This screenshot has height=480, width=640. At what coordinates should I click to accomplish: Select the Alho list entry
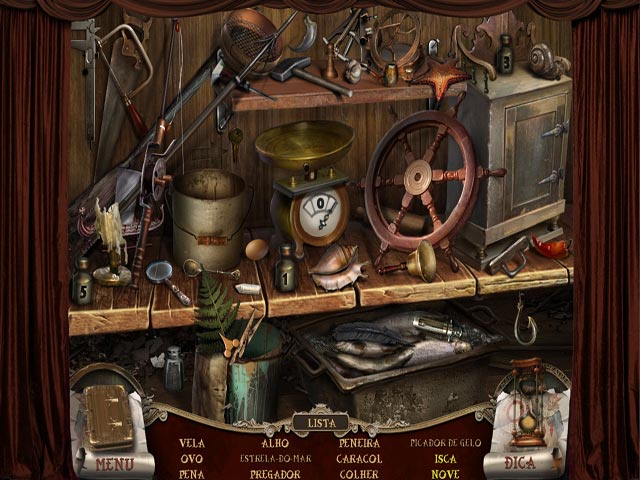tap(274, 442)
